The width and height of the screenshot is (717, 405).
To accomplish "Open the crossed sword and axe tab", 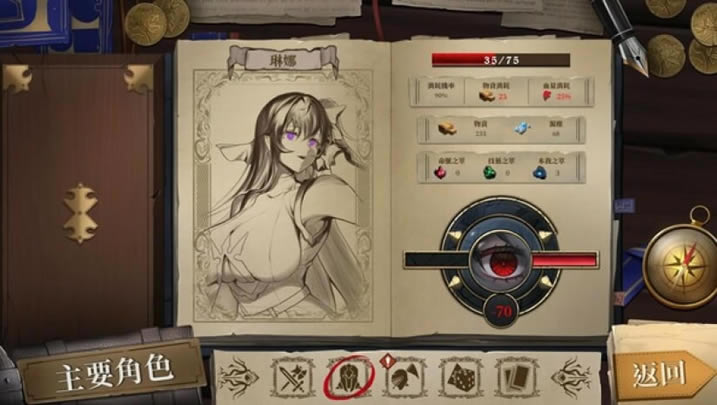I will pos(291,376).
